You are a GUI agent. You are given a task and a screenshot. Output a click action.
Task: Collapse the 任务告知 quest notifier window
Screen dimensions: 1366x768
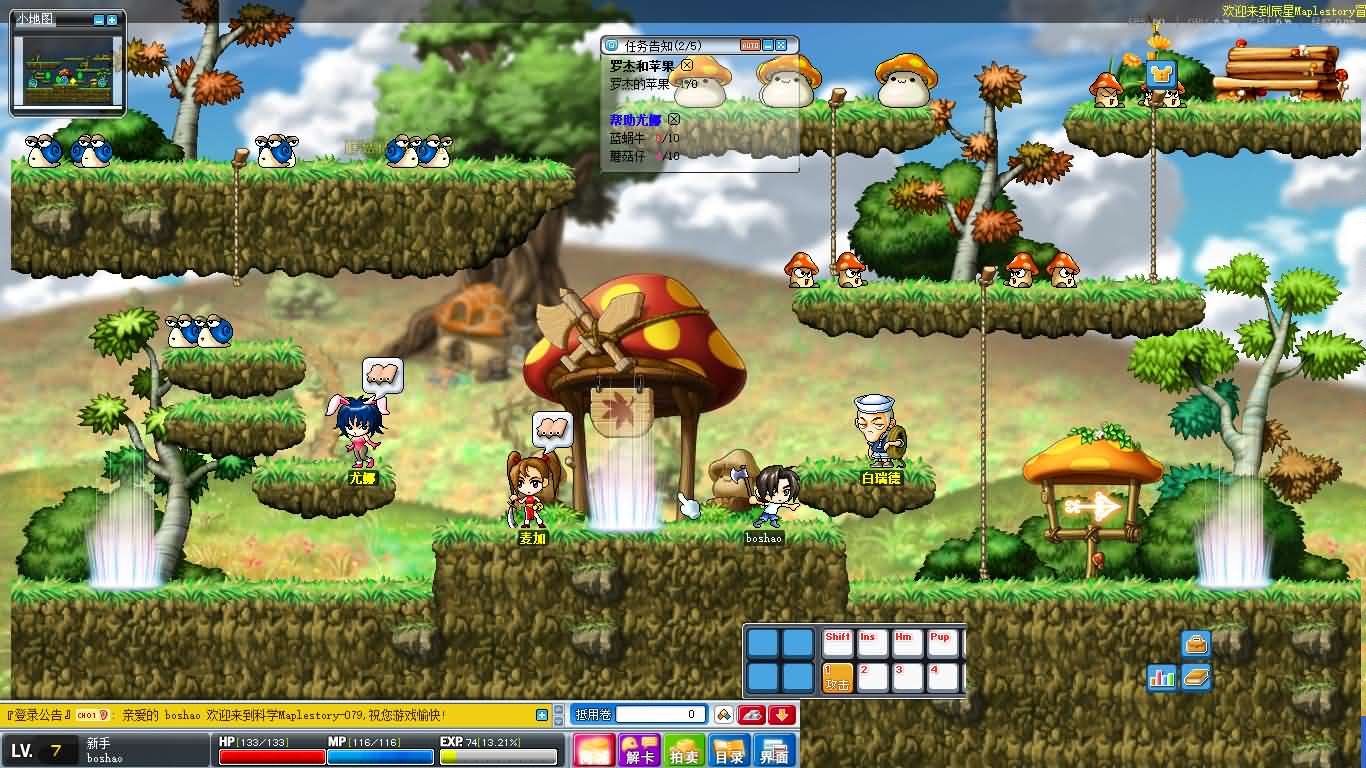coord(767,45)
